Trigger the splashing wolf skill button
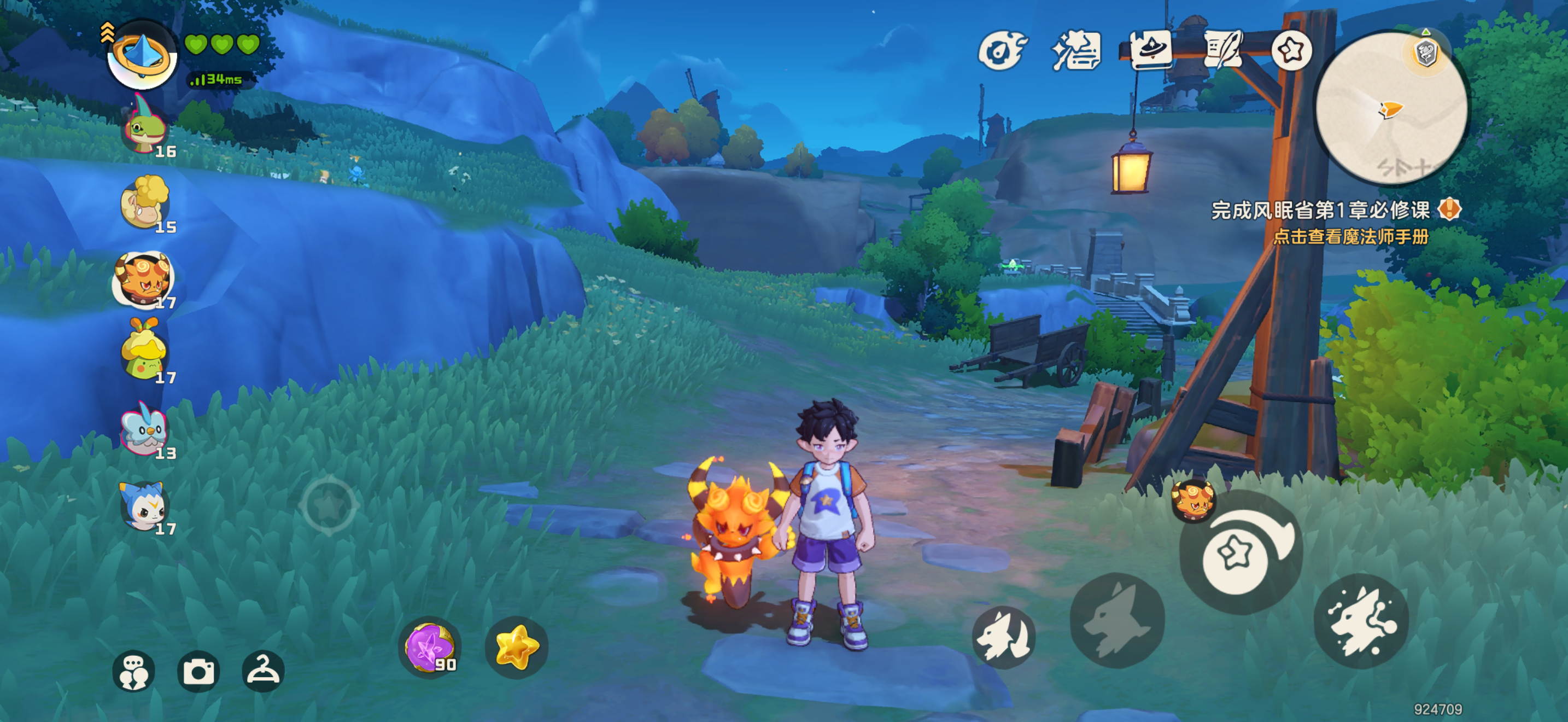1568x722 pixels. [1361, 621]
